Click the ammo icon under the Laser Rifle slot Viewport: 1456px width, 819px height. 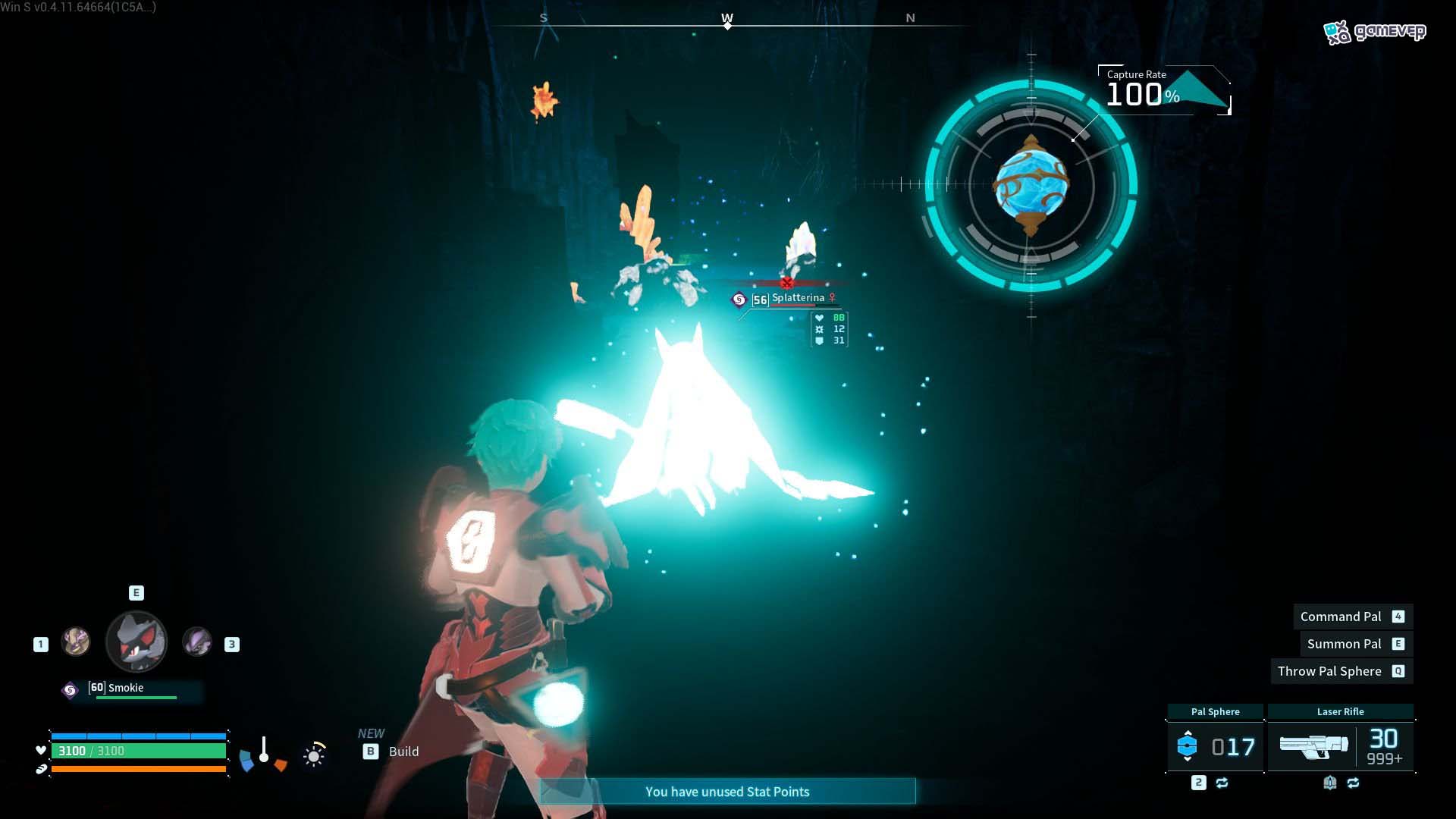(1329, 783)
